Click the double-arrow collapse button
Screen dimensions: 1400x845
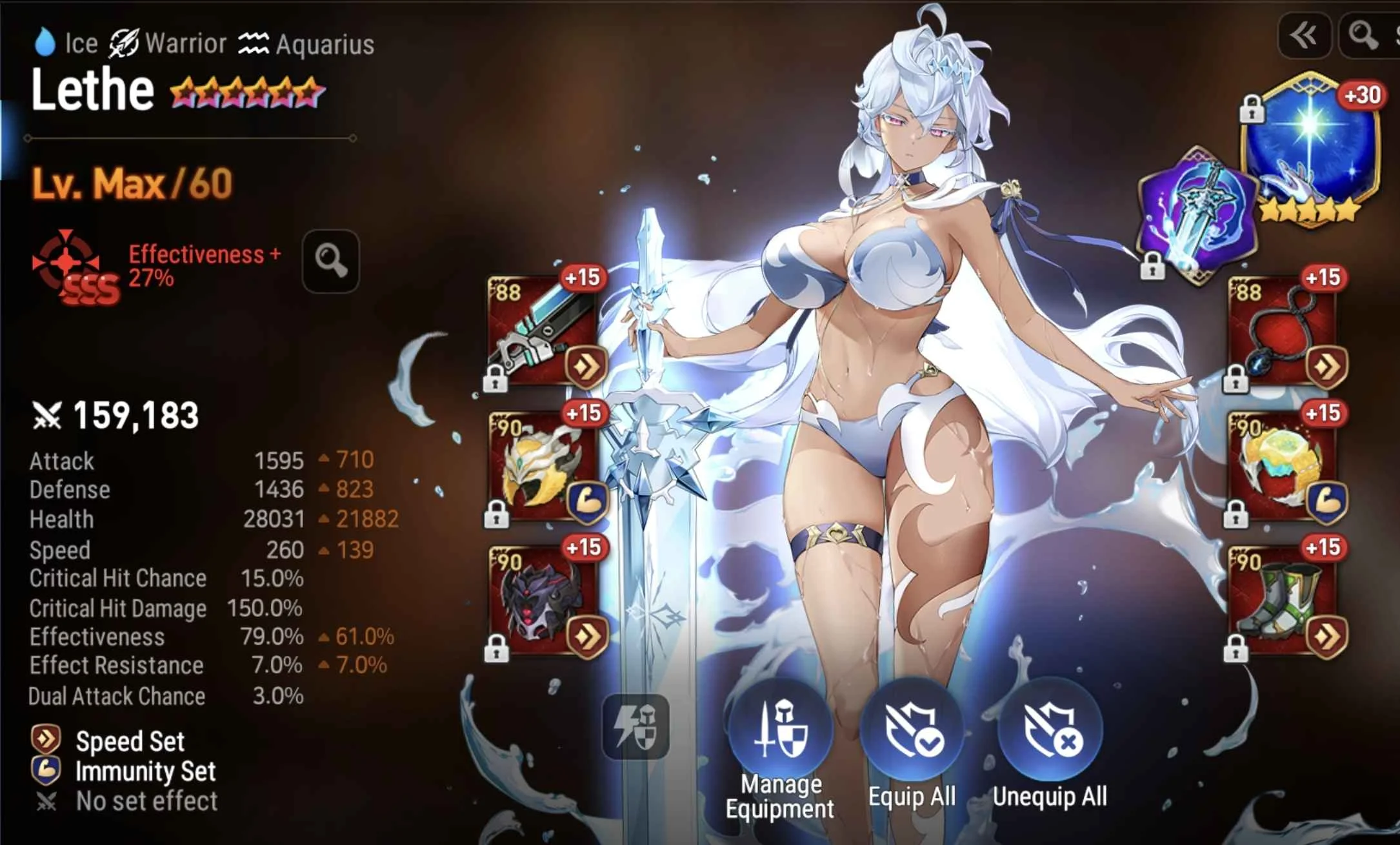click(x=1305, y=36)
